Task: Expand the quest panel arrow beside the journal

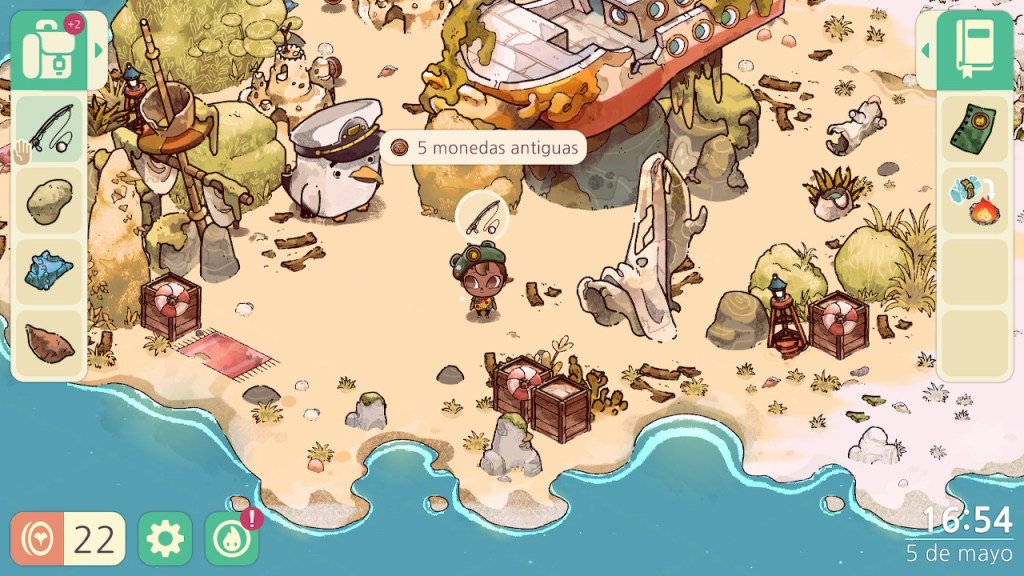Action: coord(925,49)
